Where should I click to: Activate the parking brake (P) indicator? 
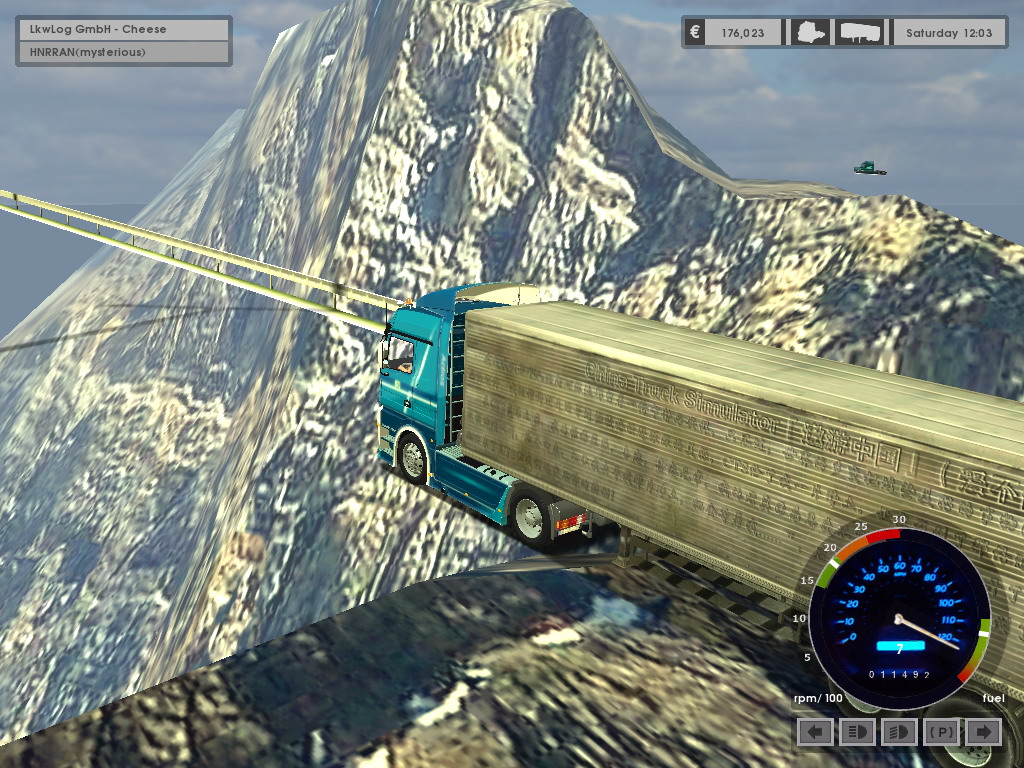coord(941,732)
